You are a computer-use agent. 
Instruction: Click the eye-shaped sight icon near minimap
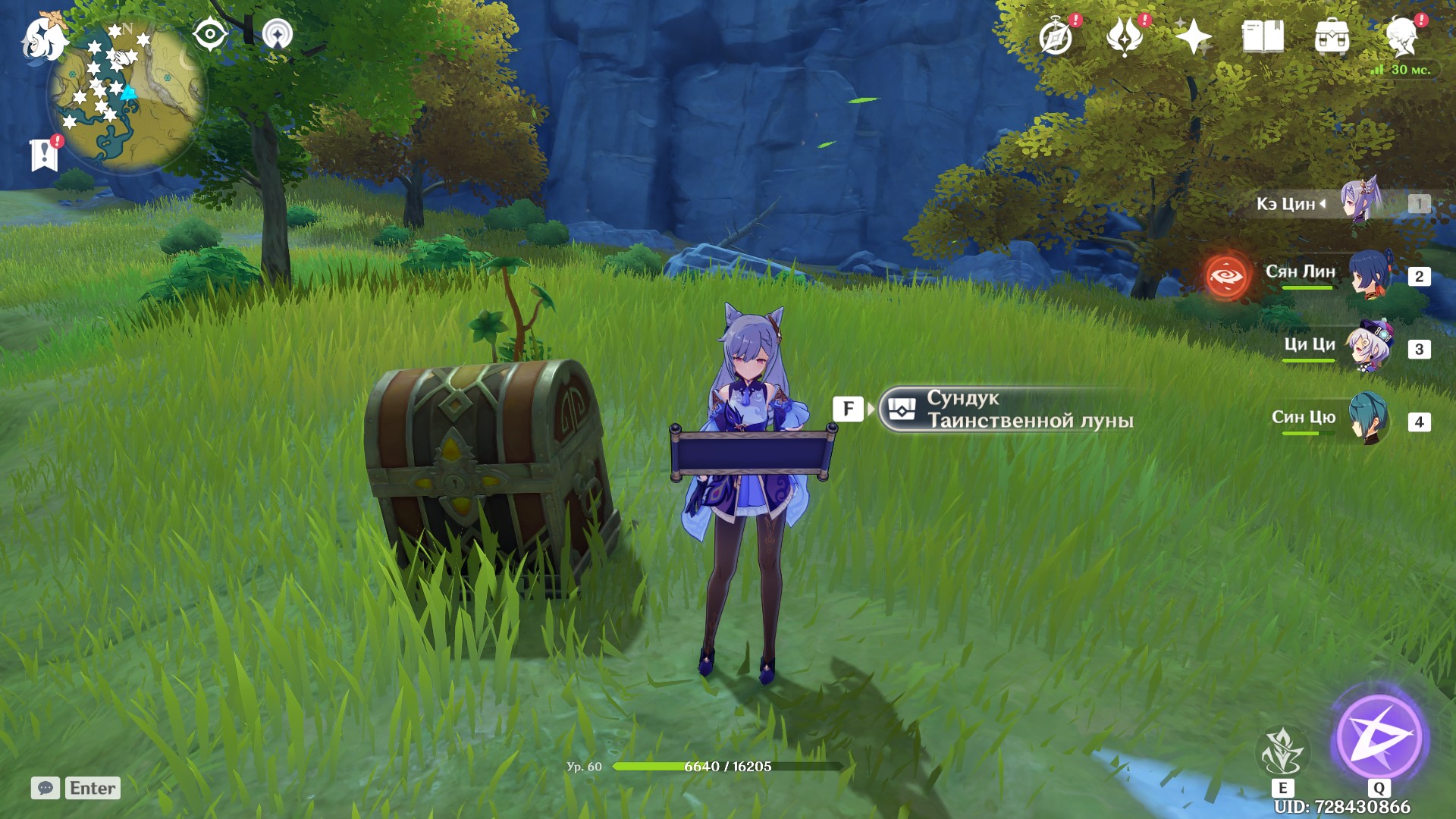pos(210,33)
